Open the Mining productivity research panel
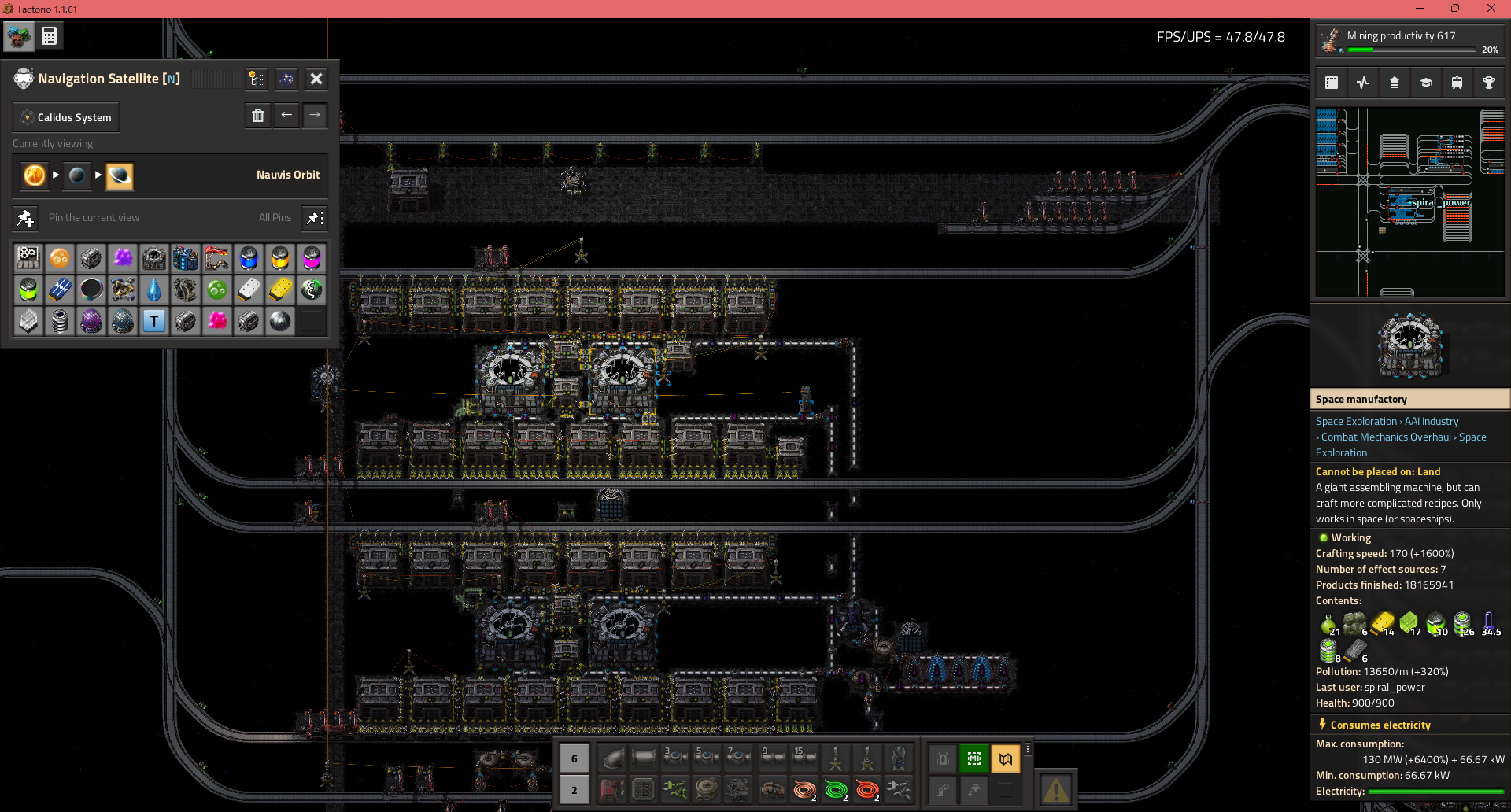Viewport: 1511px width, 812px height. tap(1409, 41)
